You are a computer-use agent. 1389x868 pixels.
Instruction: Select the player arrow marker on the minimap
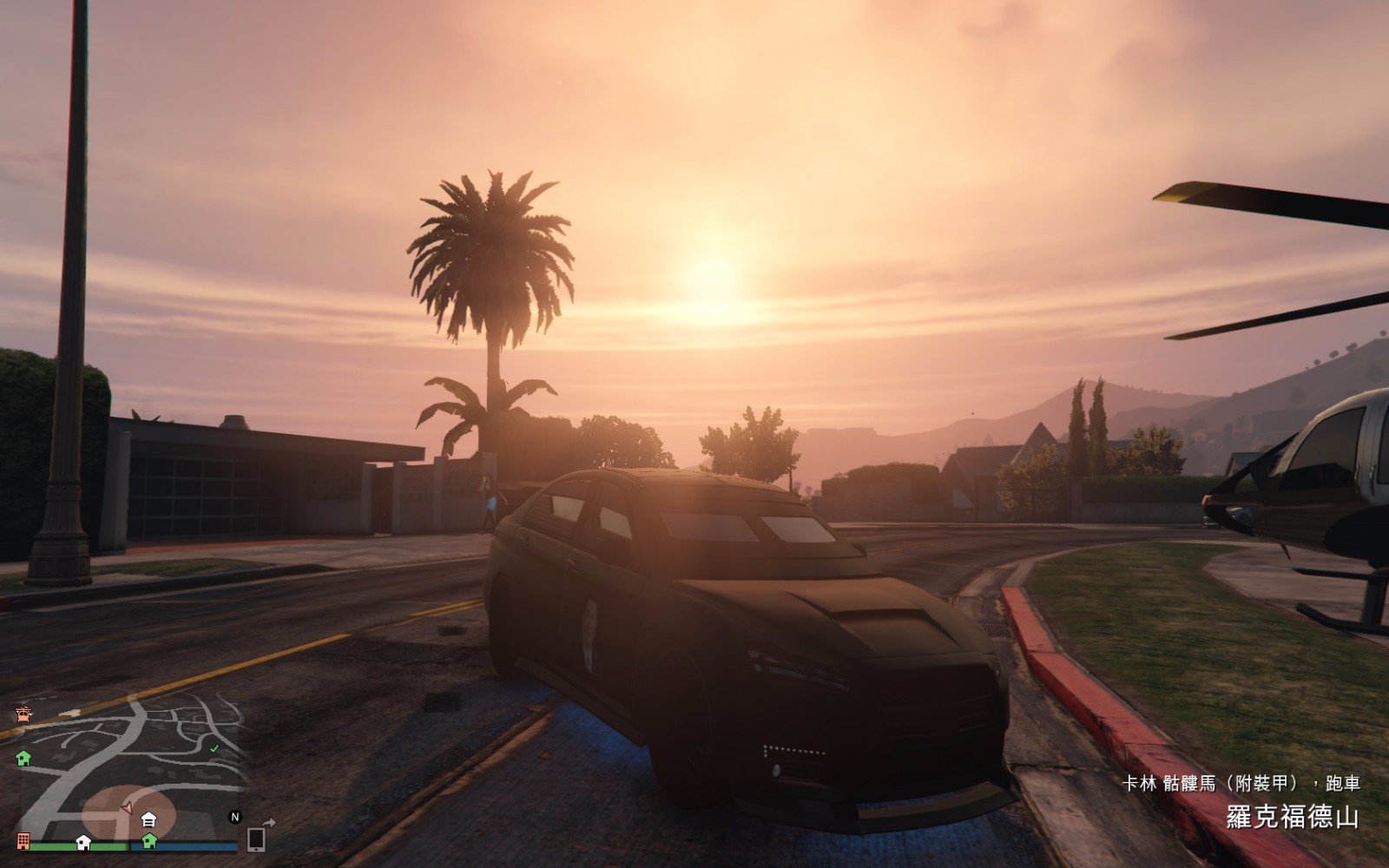click(x=128, y=807)
